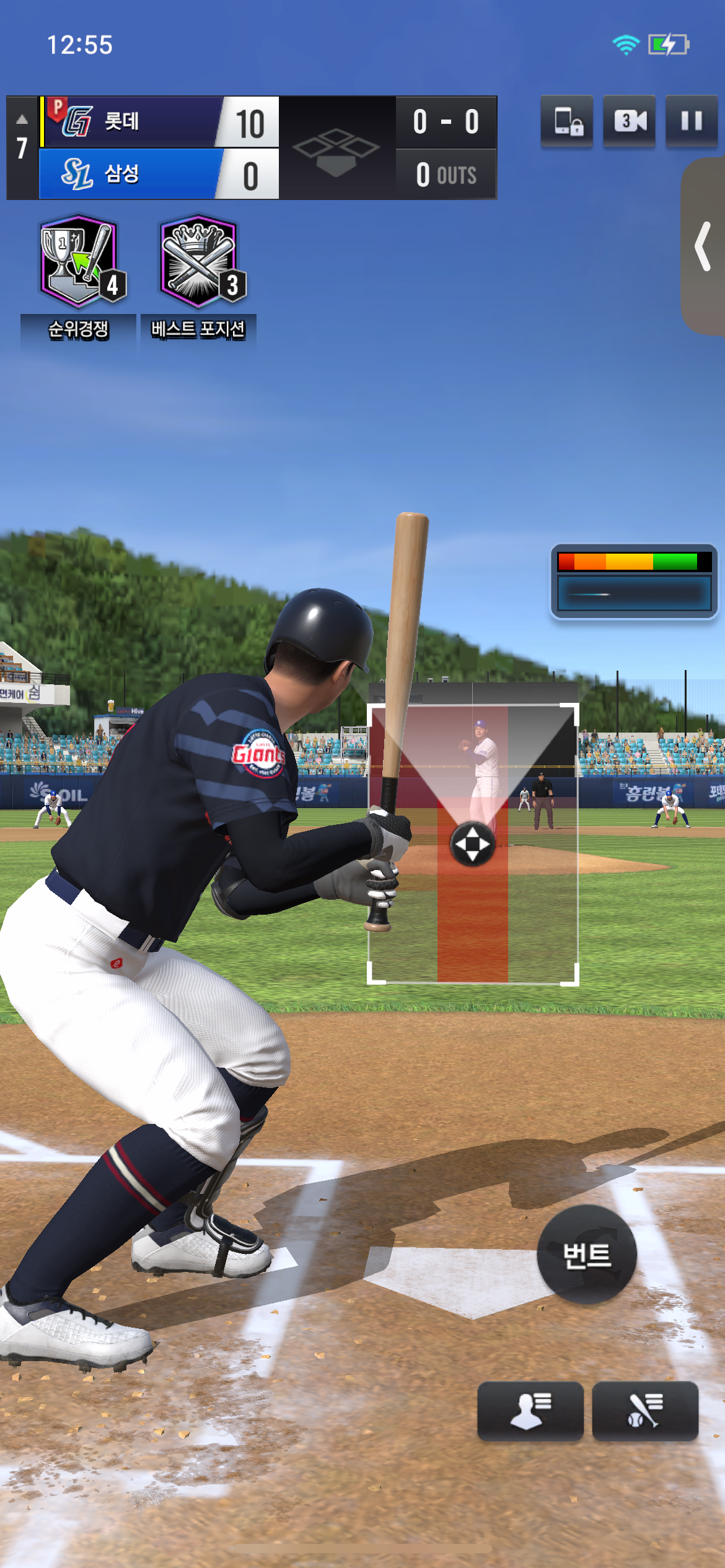Open the batter stats bat-and-ball button
725x1568 pixels.
645,1411
